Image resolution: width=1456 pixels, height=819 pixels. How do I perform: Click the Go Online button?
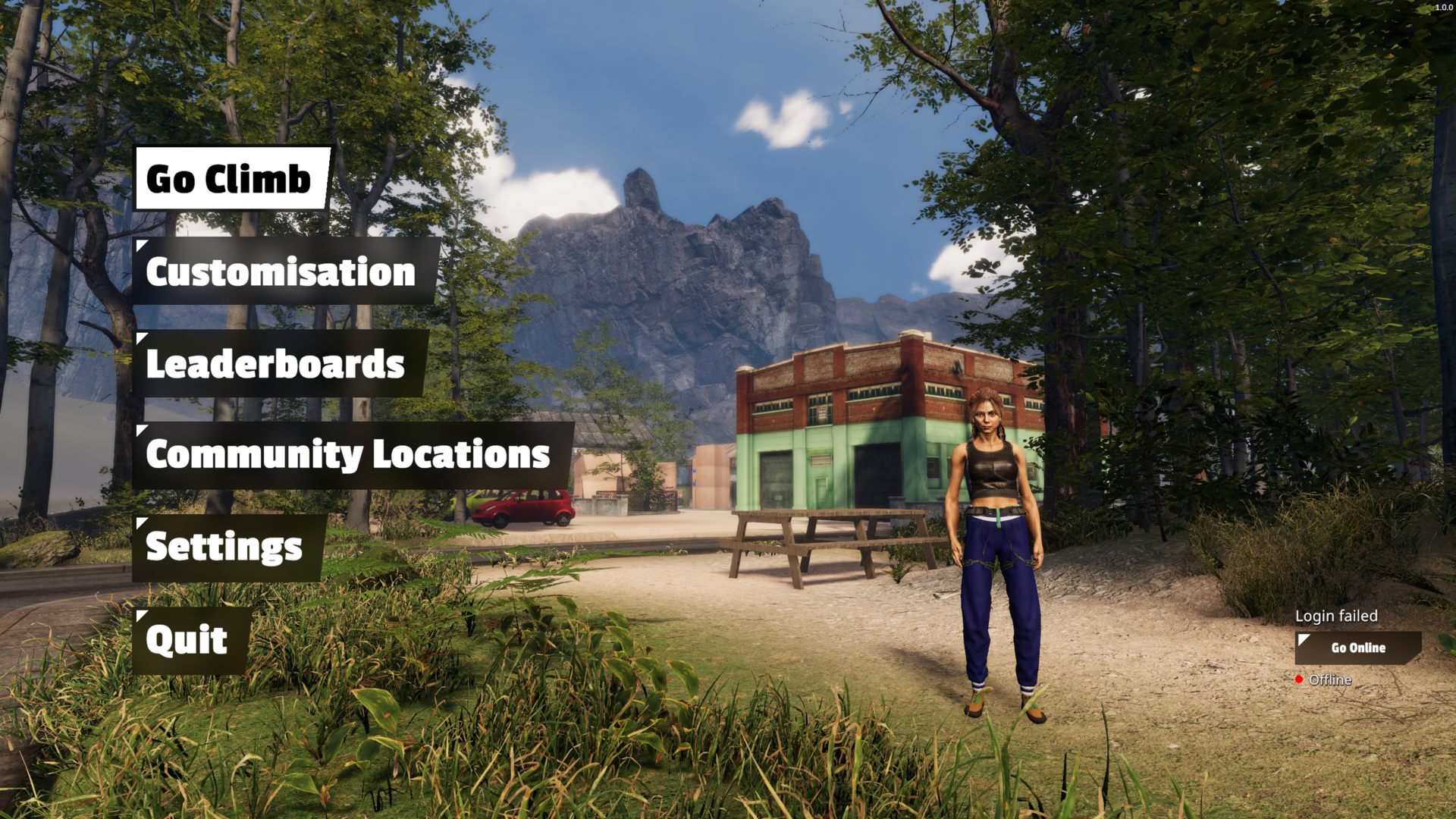point(1357,648)
